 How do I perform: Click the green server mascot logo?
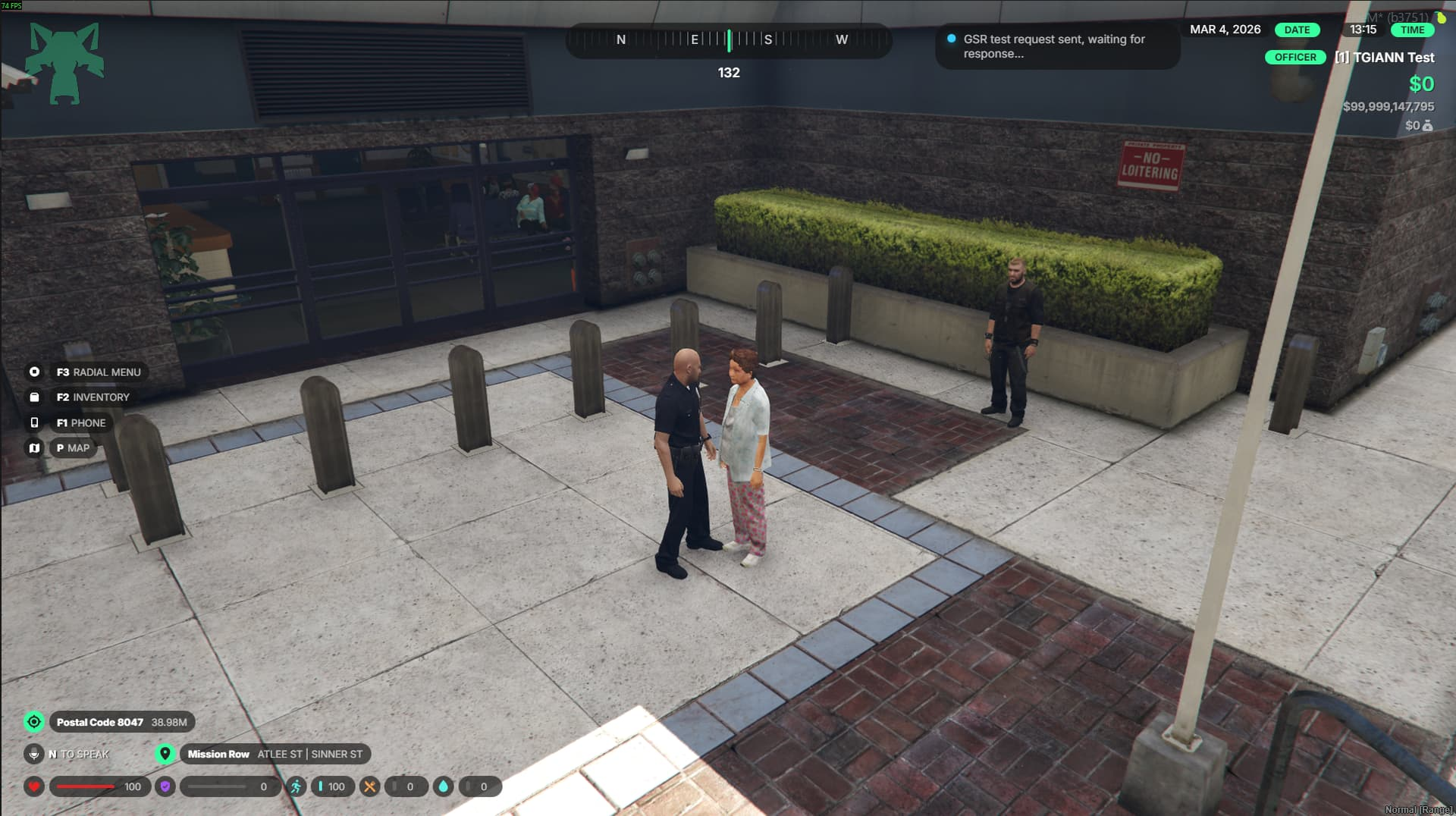coord(64,63)
